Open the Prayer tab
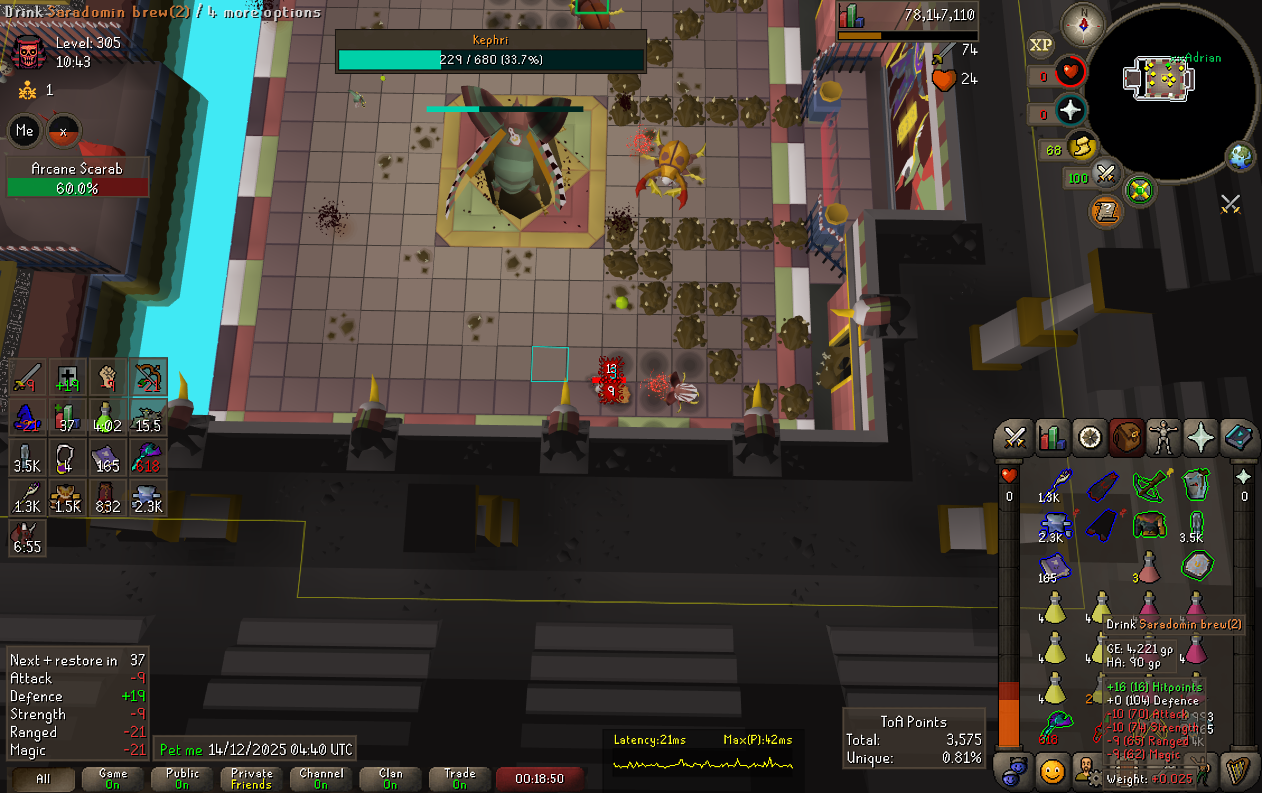 tap(1200, 437)
